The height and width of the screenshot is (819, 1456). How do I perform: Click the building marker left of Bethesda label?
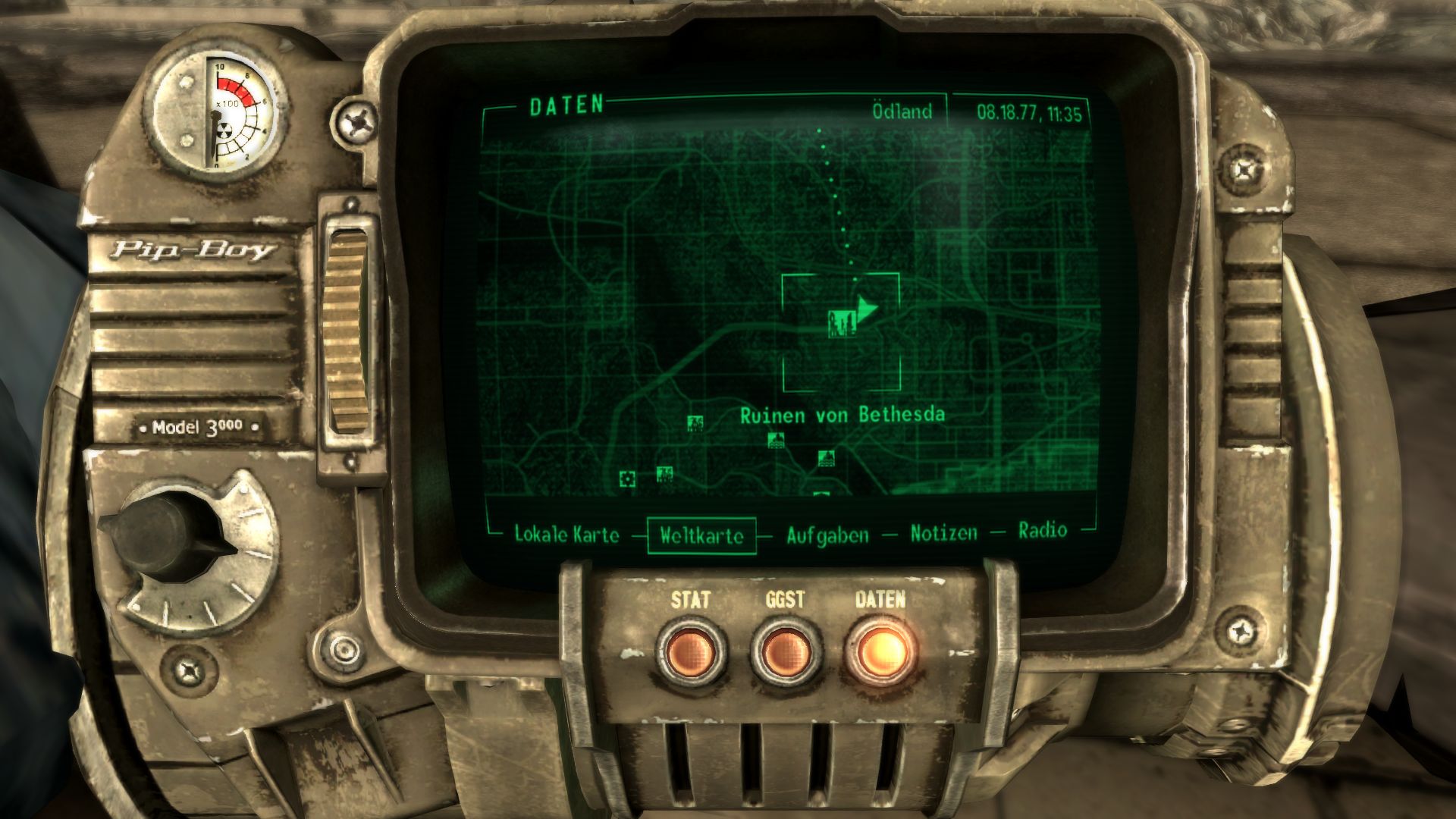click(x=695, y=422)
